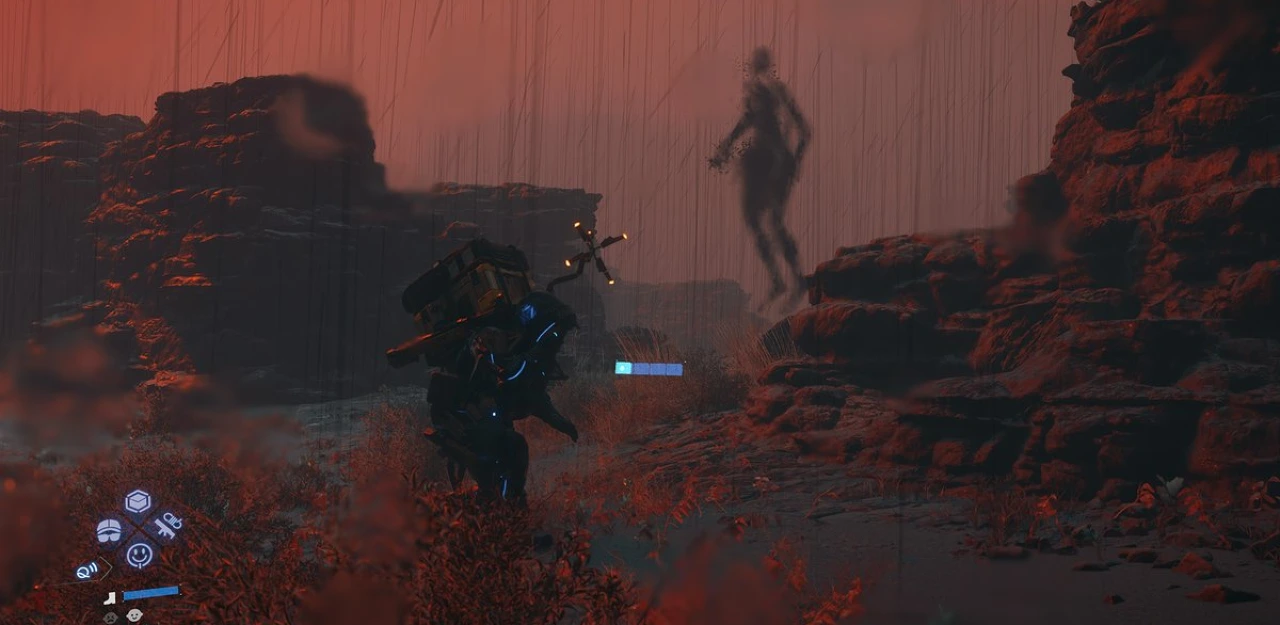The height and width of the screenshot is (625, 1280).
Task: Select the equipment mask and suit icon
Action: click(x=109, y=531)
